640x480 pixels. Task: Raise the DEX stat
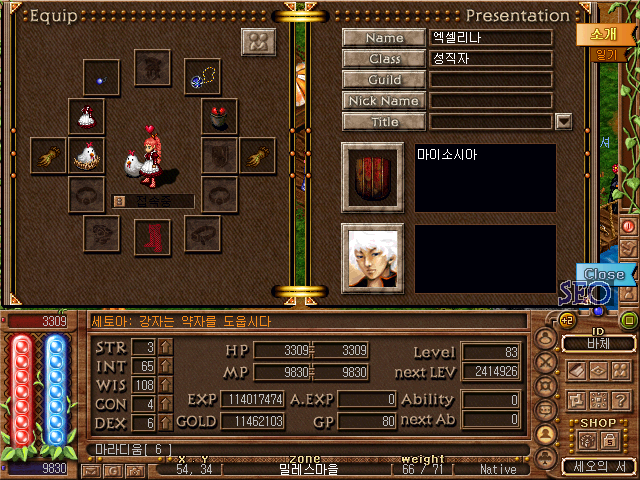click(x=165, y=423)
